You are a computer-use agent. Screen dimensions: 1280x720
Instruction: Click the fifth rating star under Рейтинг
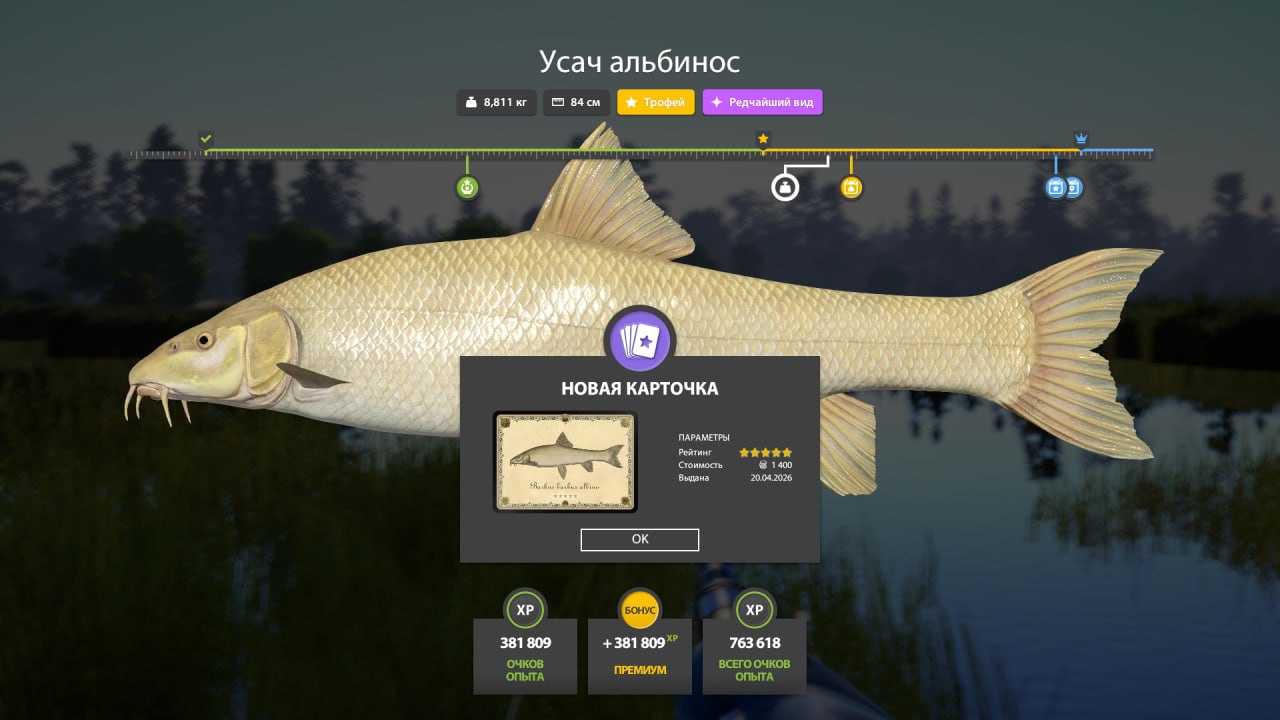coord(787,451)
